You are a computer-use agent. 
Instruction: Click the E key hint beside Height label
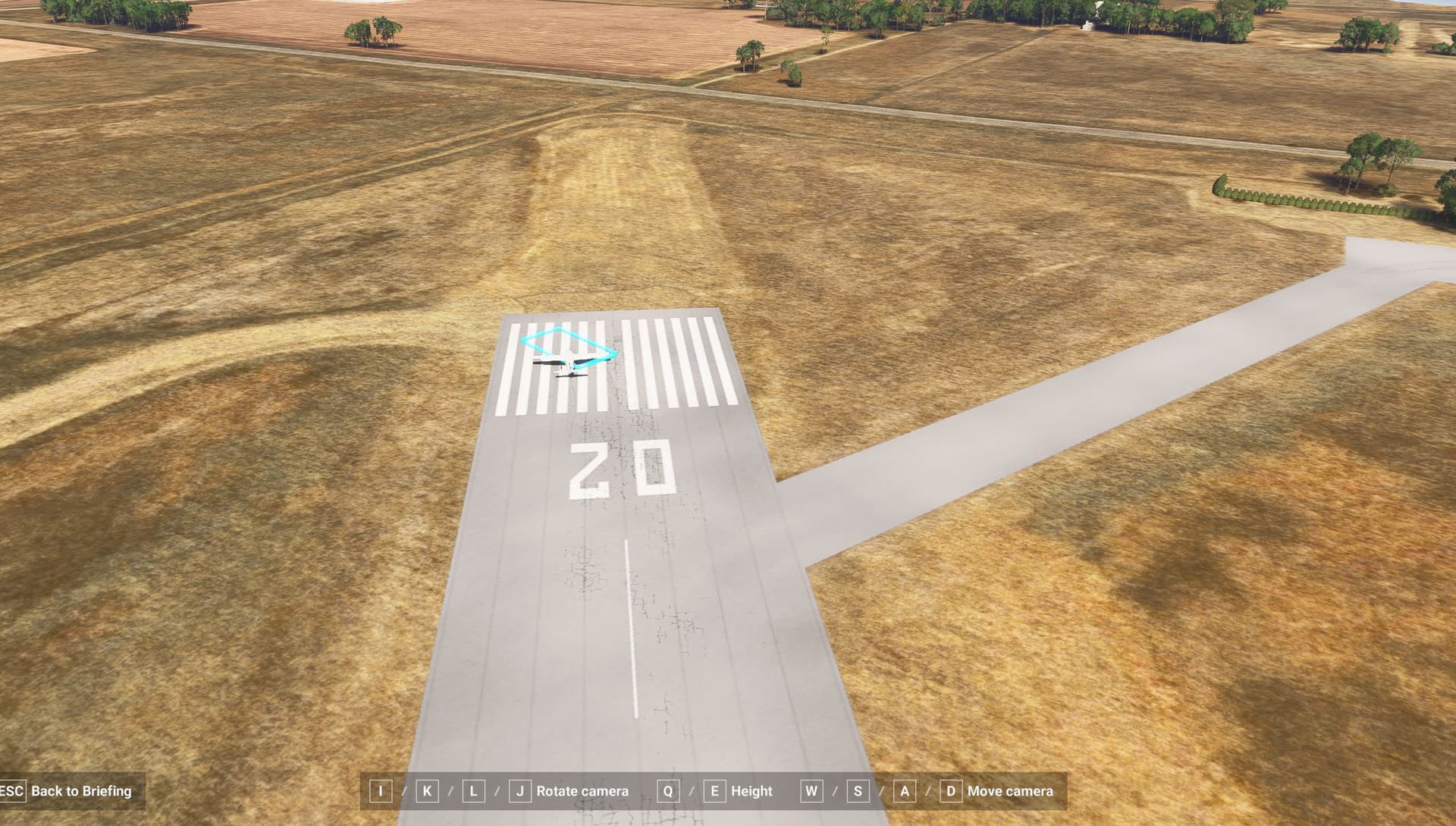coord(714,791)
